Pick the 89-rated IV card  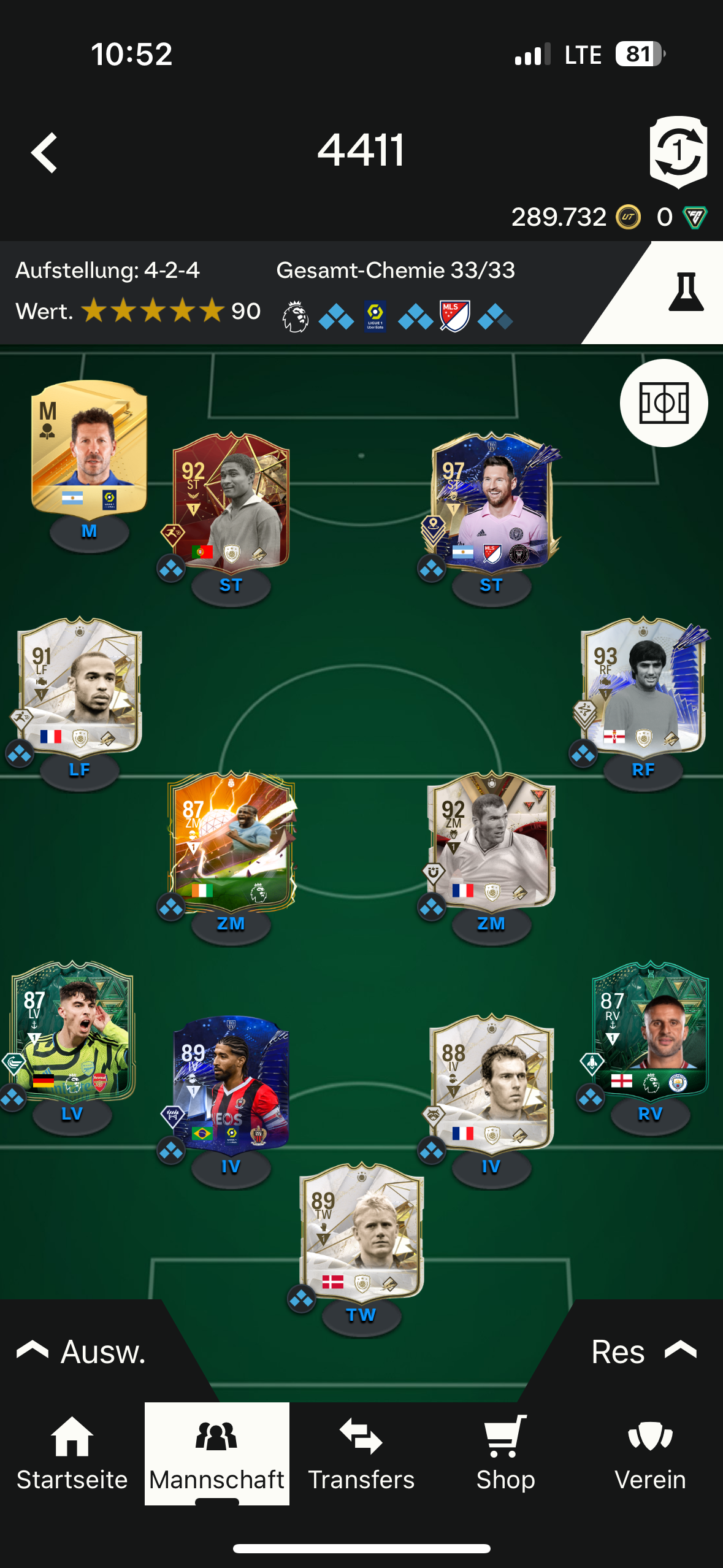(231, 1083)
